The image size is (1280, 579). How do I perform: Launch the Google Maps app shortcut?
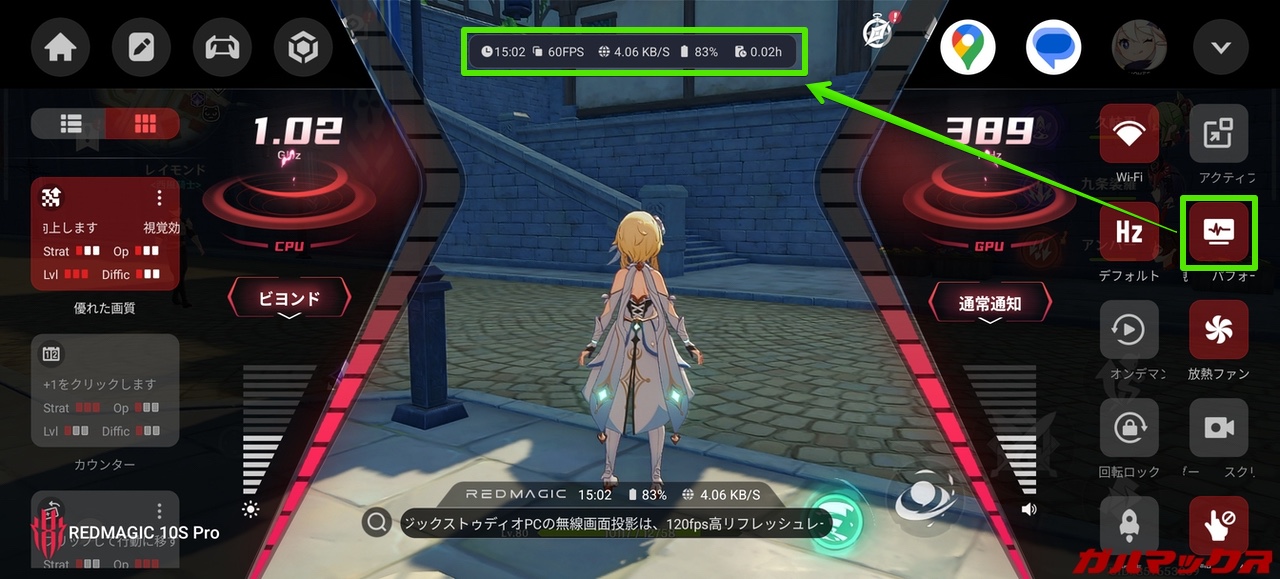point(967,47)
